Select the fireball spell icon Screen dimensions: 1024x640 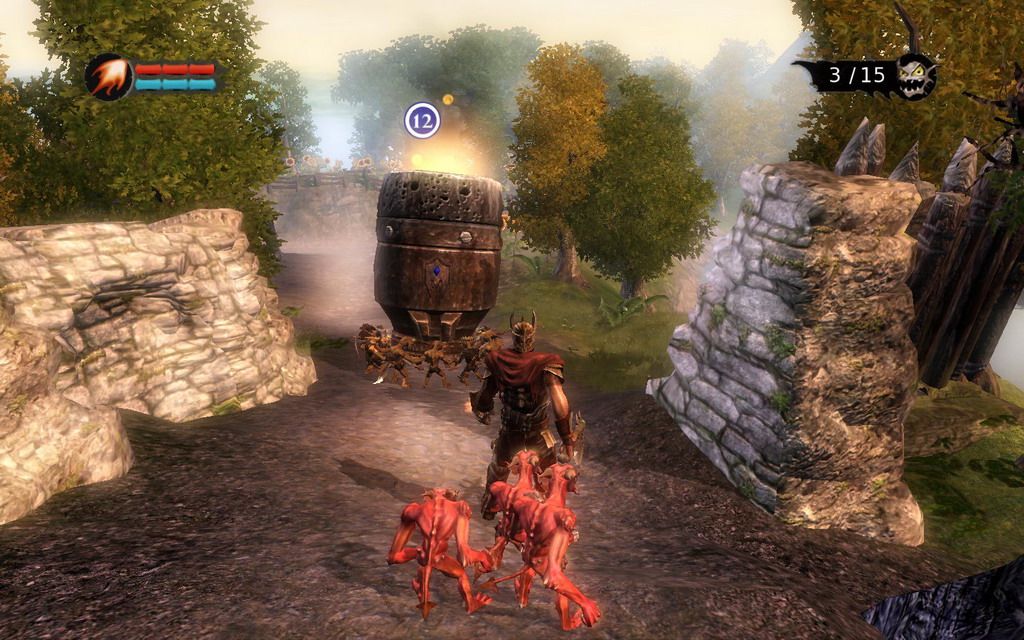tap(108, 77)
